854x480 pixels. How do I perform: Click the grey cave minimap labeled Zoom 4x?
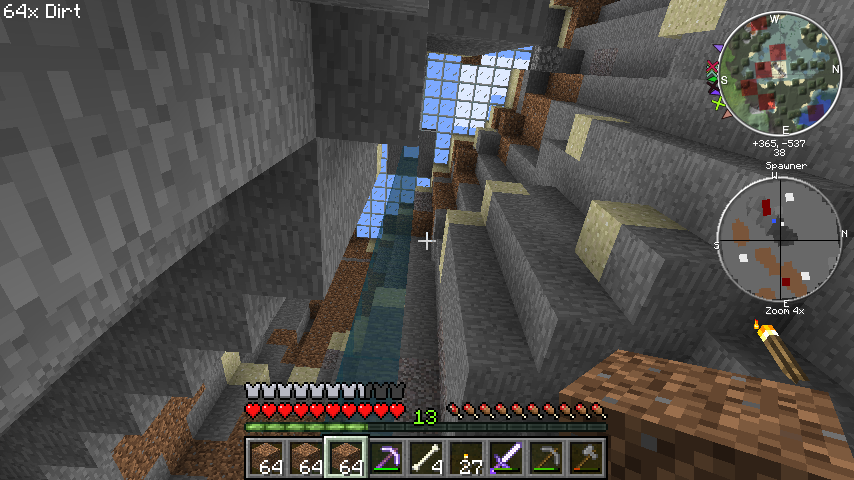coord(778,240)
